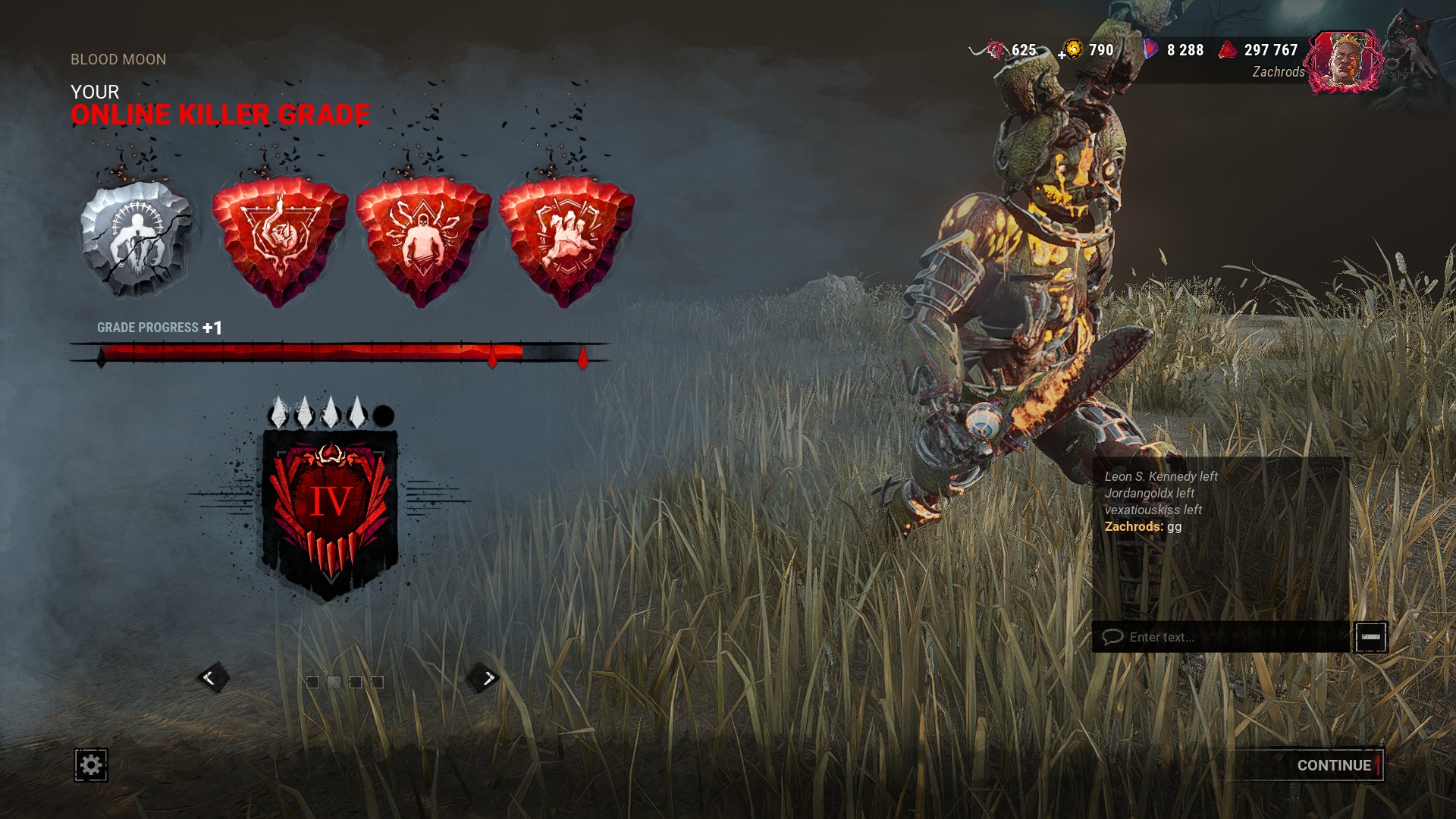Continue past the grade results screen
The width and height of the screenshot is (1456, 819).
point(1333,765)
